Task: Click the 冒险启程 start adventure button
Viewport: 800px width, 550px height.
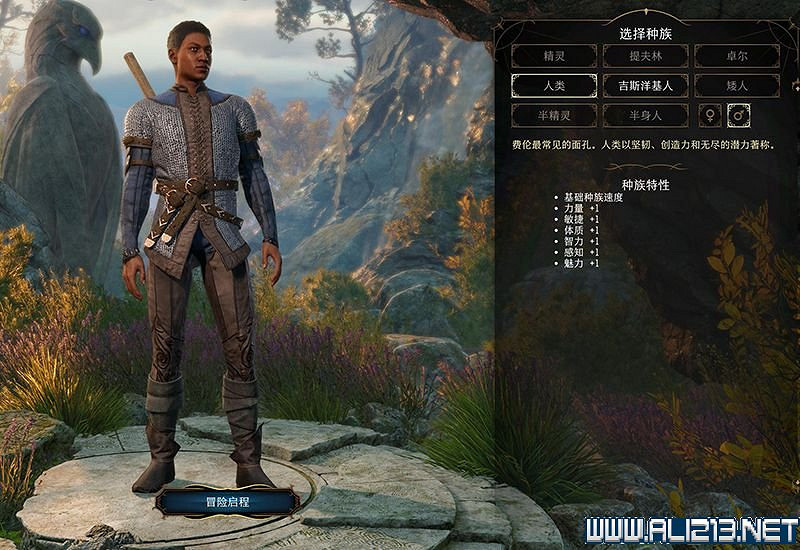Action: (x=226, y=500)
